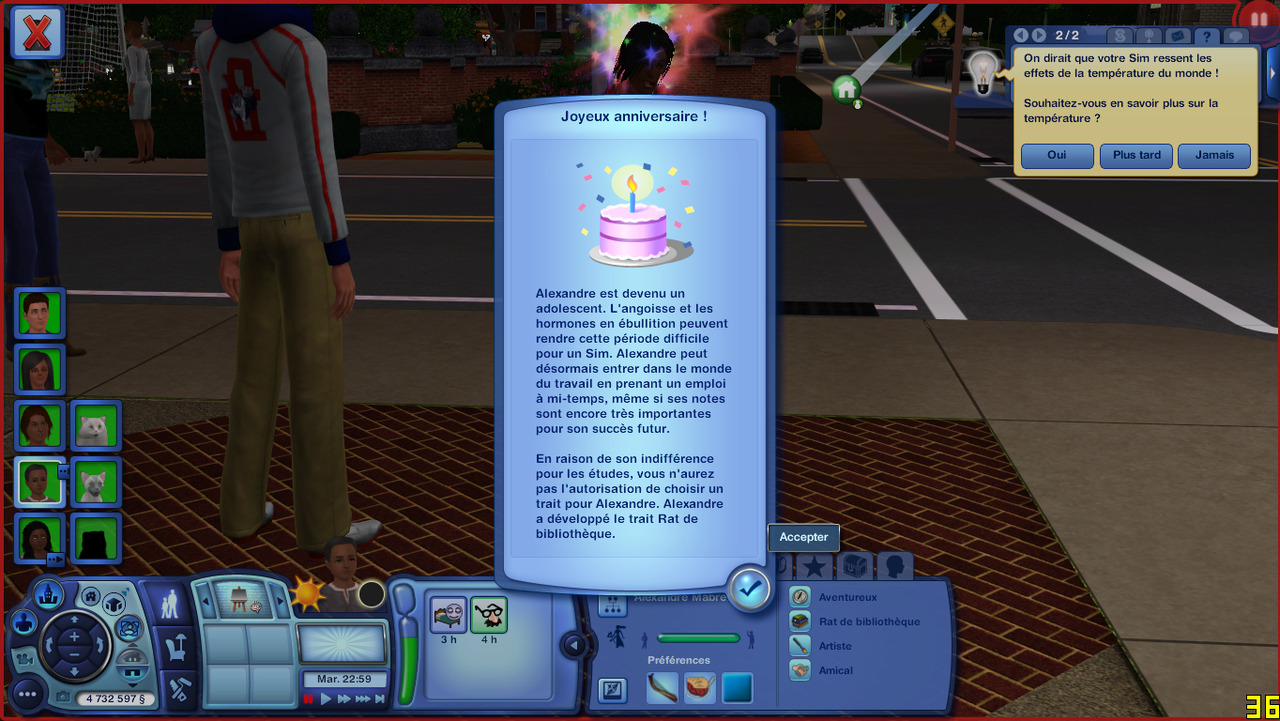Click the Aventureux trait icon
The height and width of the screenshot is (721, 1280).
tap(800, 597)
